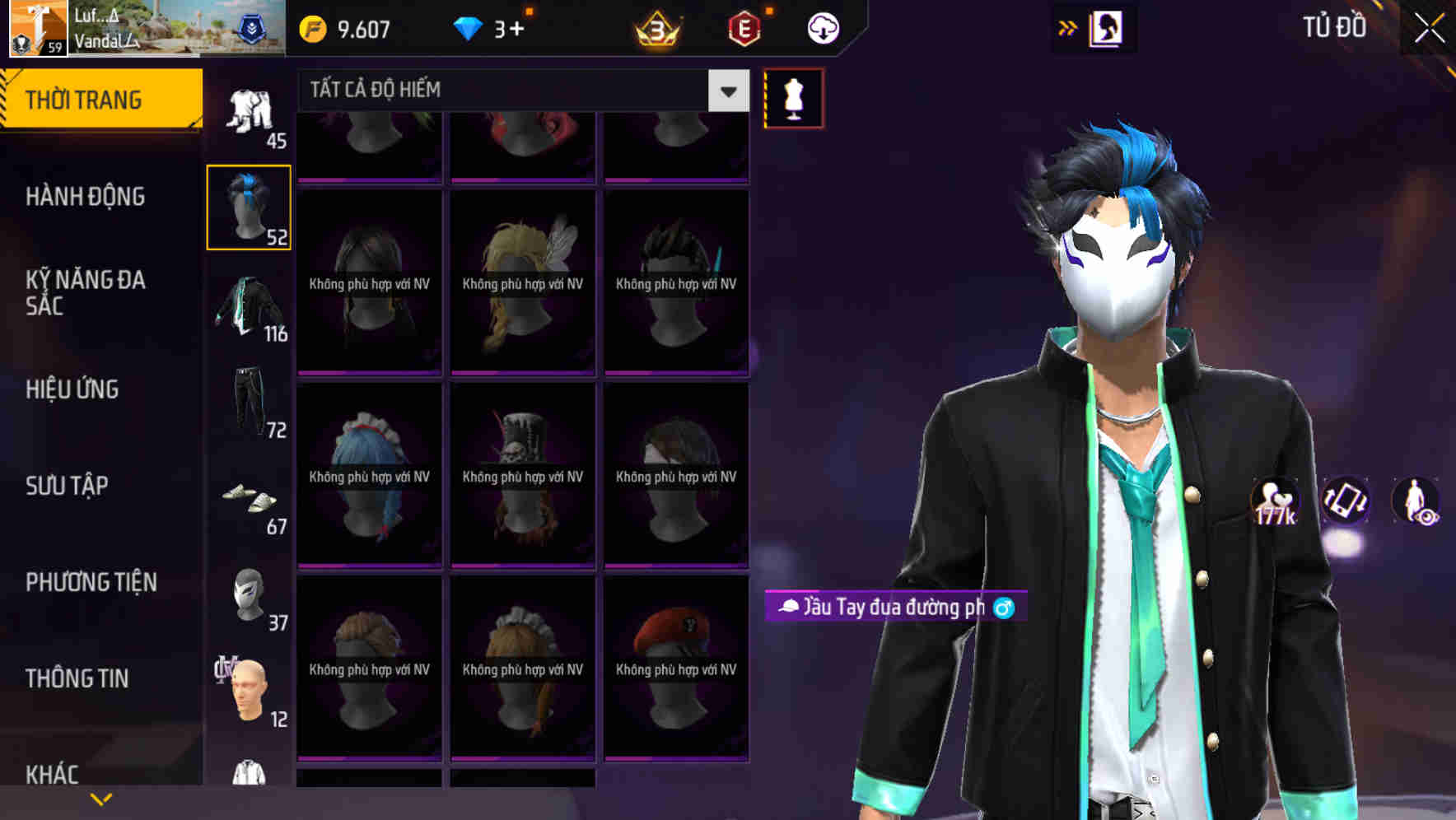Image resolution: width=1456 pixels, height=820 pixels.
Task: Open the red E badge with notification dot
Action: [x=745, y=27]
